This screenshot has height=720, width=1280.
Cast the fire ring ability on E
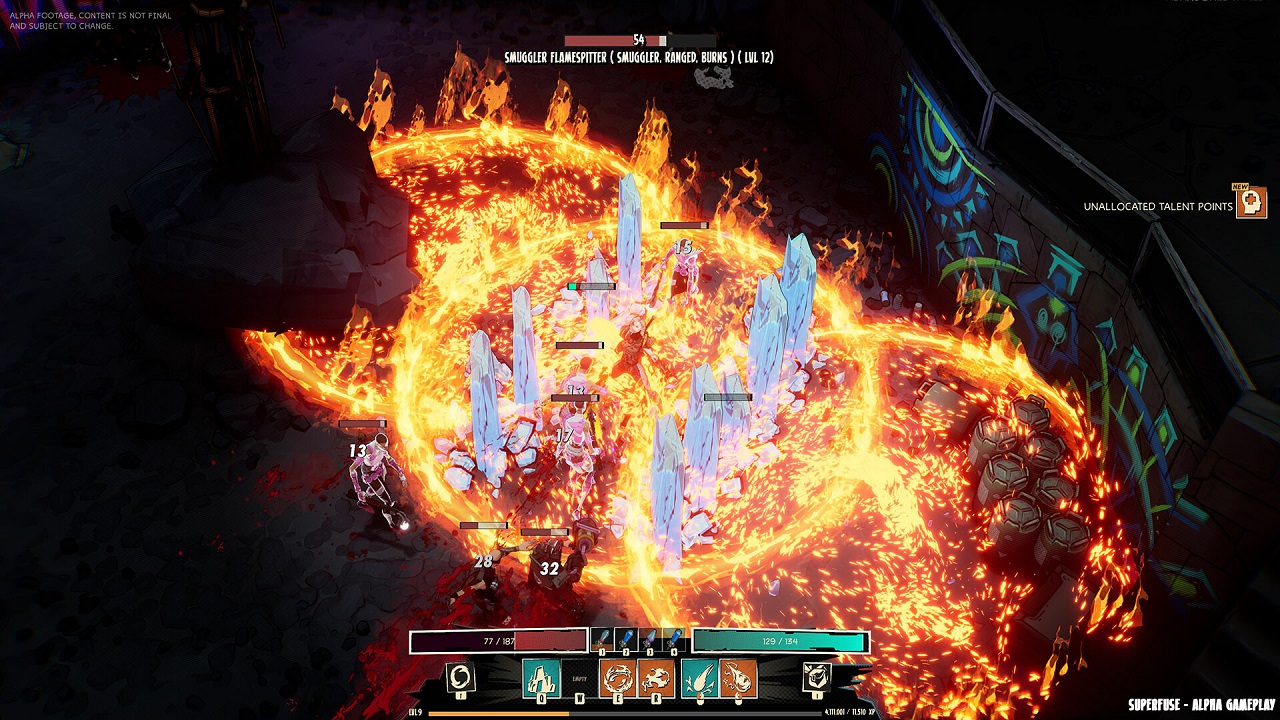coord(616,679)
